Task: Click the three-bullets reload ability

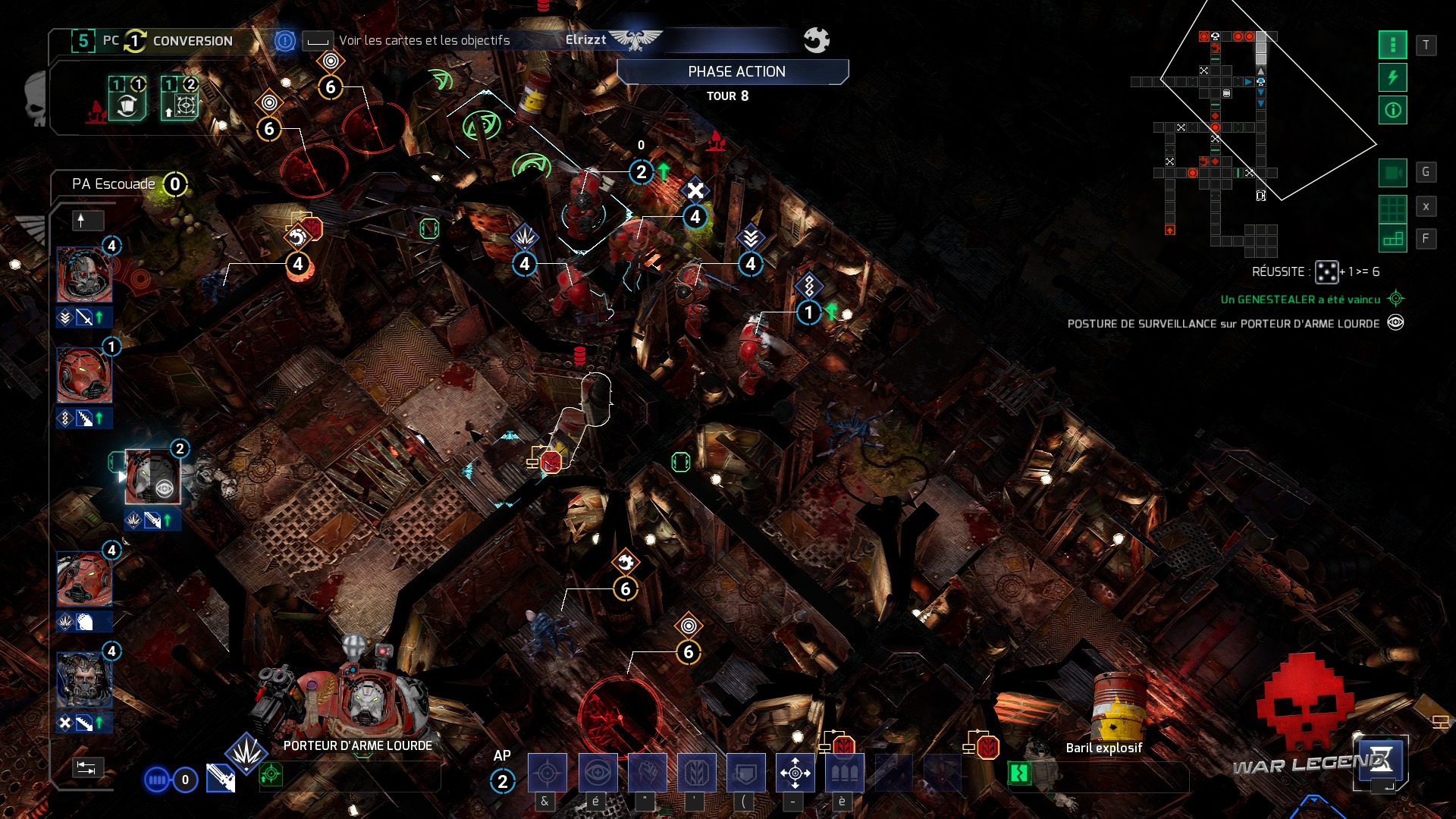Action: [x=844, y=773]
